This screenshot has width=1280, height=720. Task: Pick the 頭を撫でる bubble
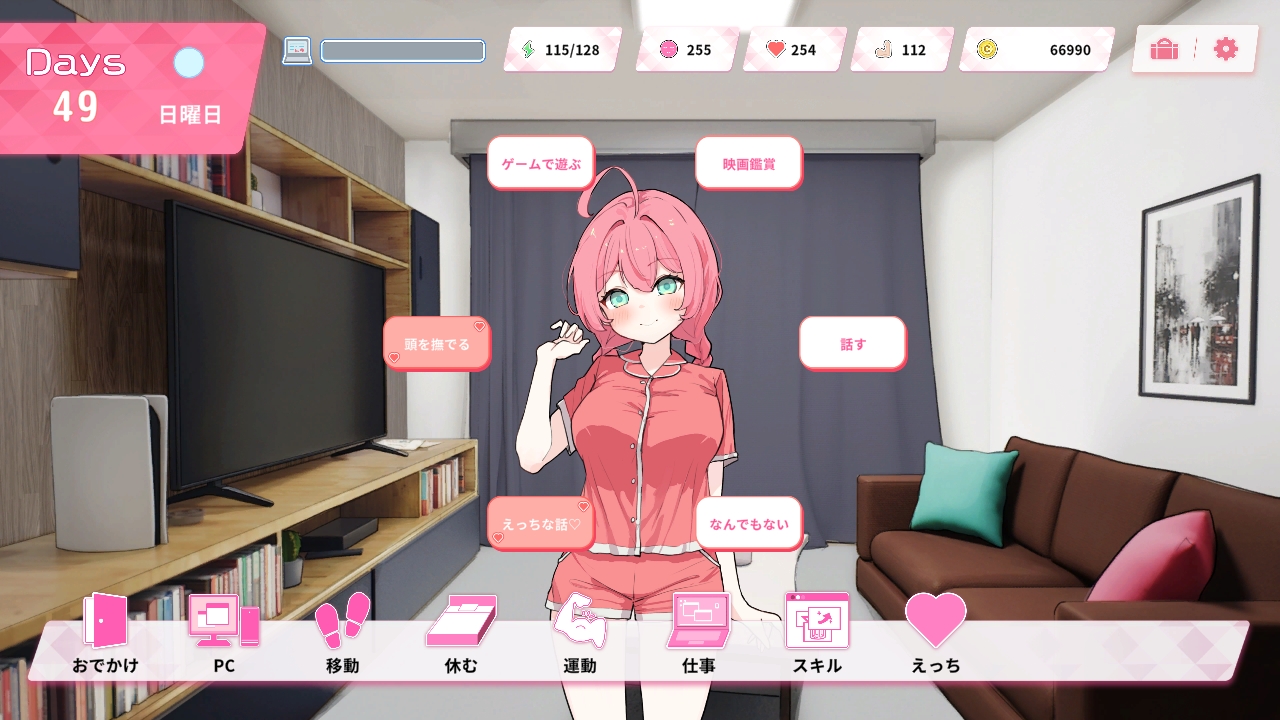(436, 344)
